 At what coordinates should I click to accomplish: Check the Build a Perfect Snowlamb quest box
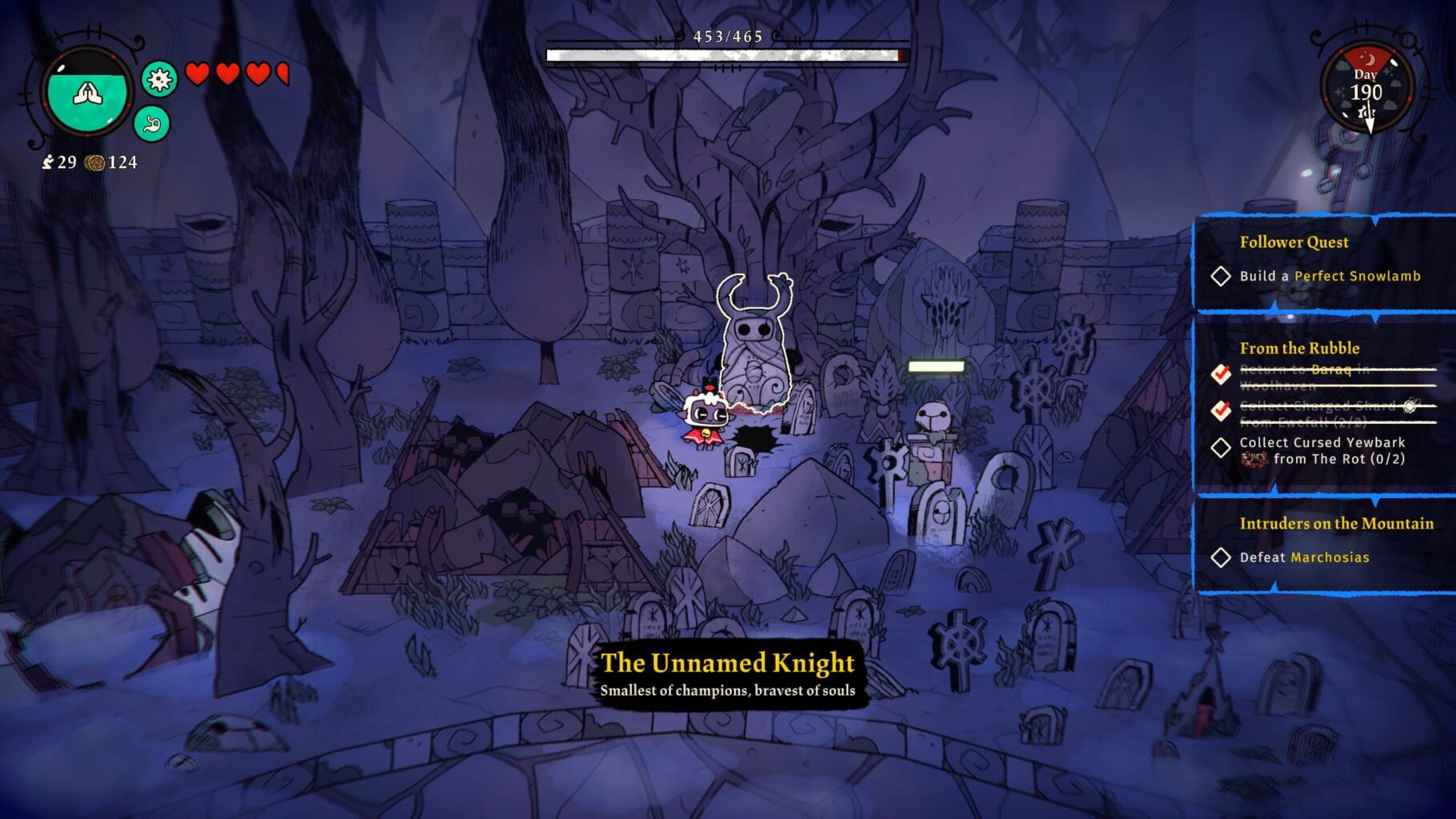(x=1222, y=276)
